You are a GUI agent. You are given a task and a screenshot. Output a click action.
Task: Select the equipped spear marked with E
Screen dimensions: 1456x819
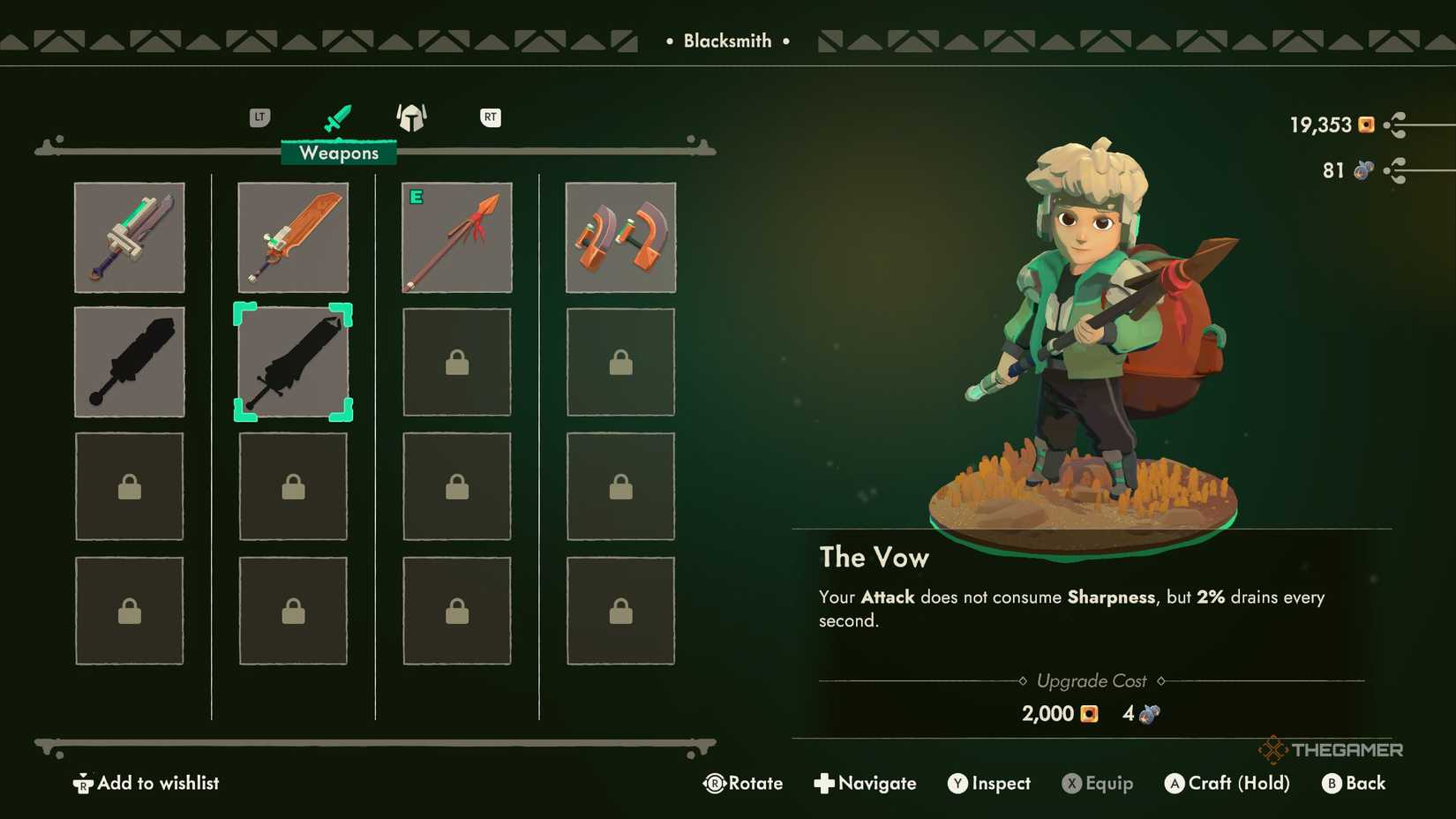[x=456, y=237]
